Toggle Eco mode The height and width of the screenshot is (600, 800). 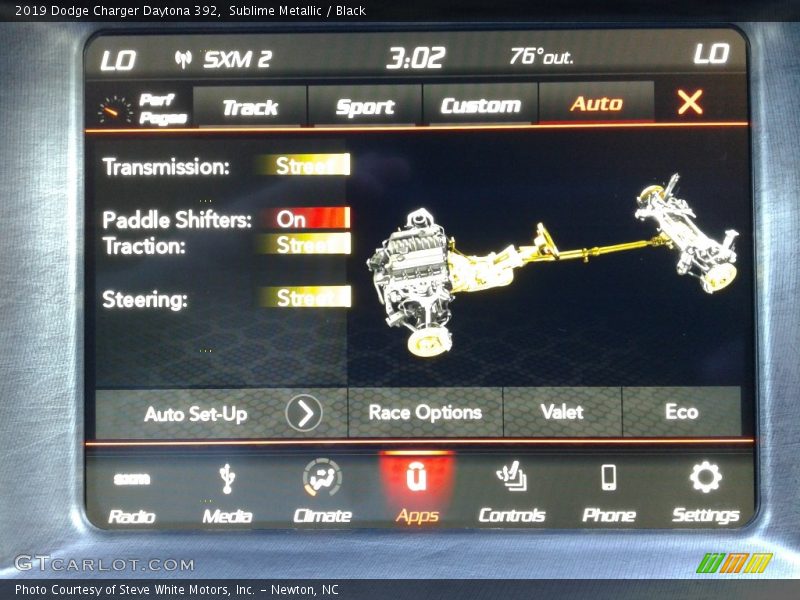coord(681,412)
